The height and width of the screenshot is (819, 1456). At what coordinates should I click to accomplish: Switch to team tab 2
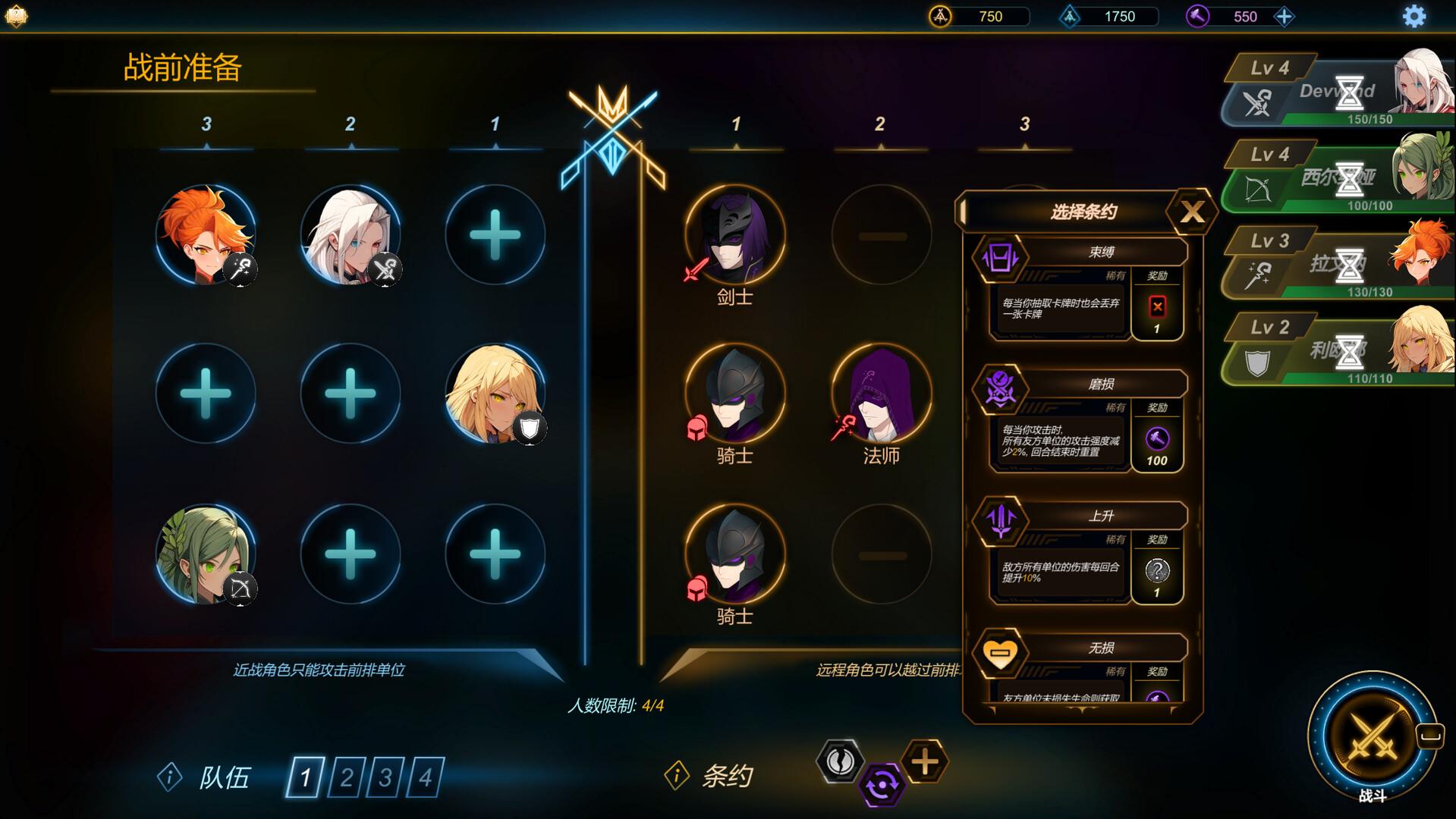[x=348, y=777]
